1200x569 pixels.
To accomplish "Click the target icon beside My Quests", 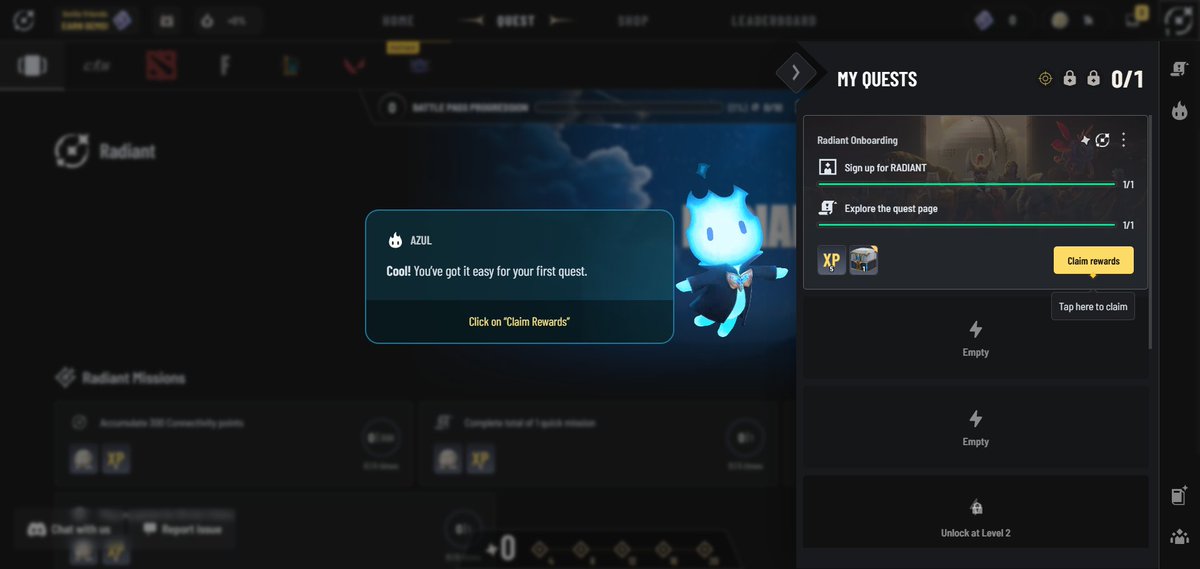I will pyautogui.click(x=1045, y=78).
